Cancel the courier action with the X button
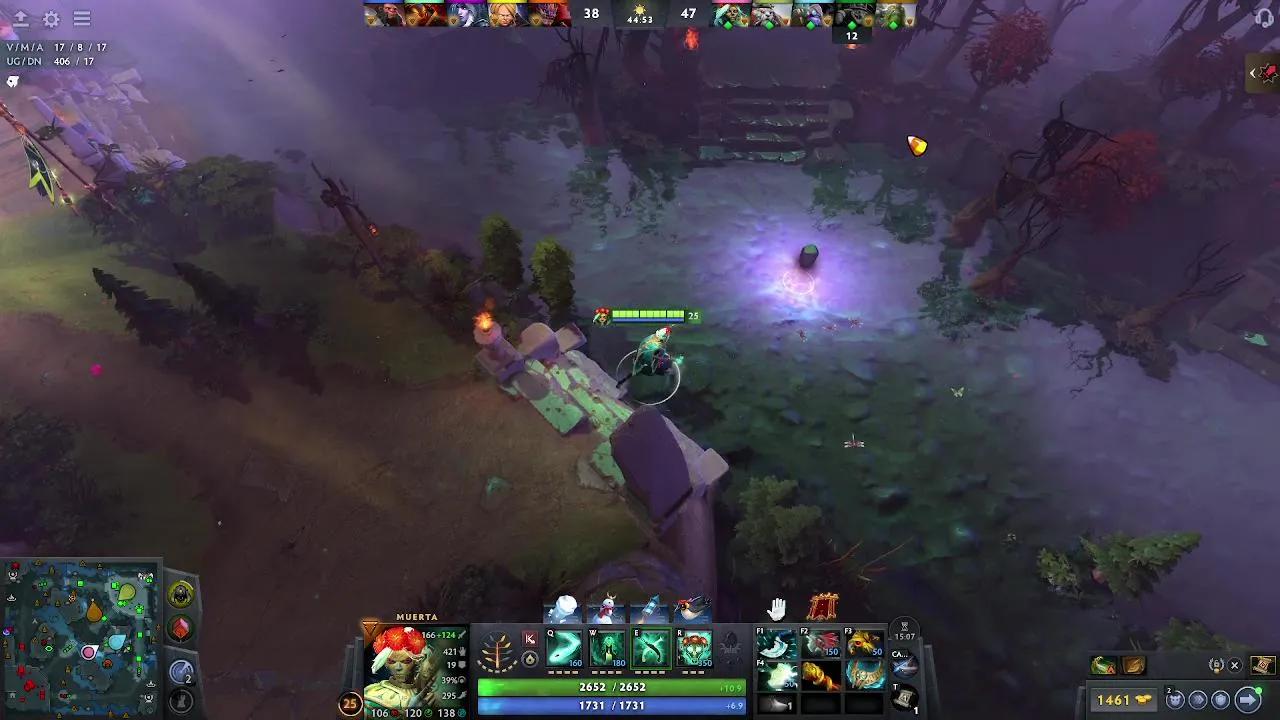This screenshot has width=1280, height=720. (x=1234, y=665)
